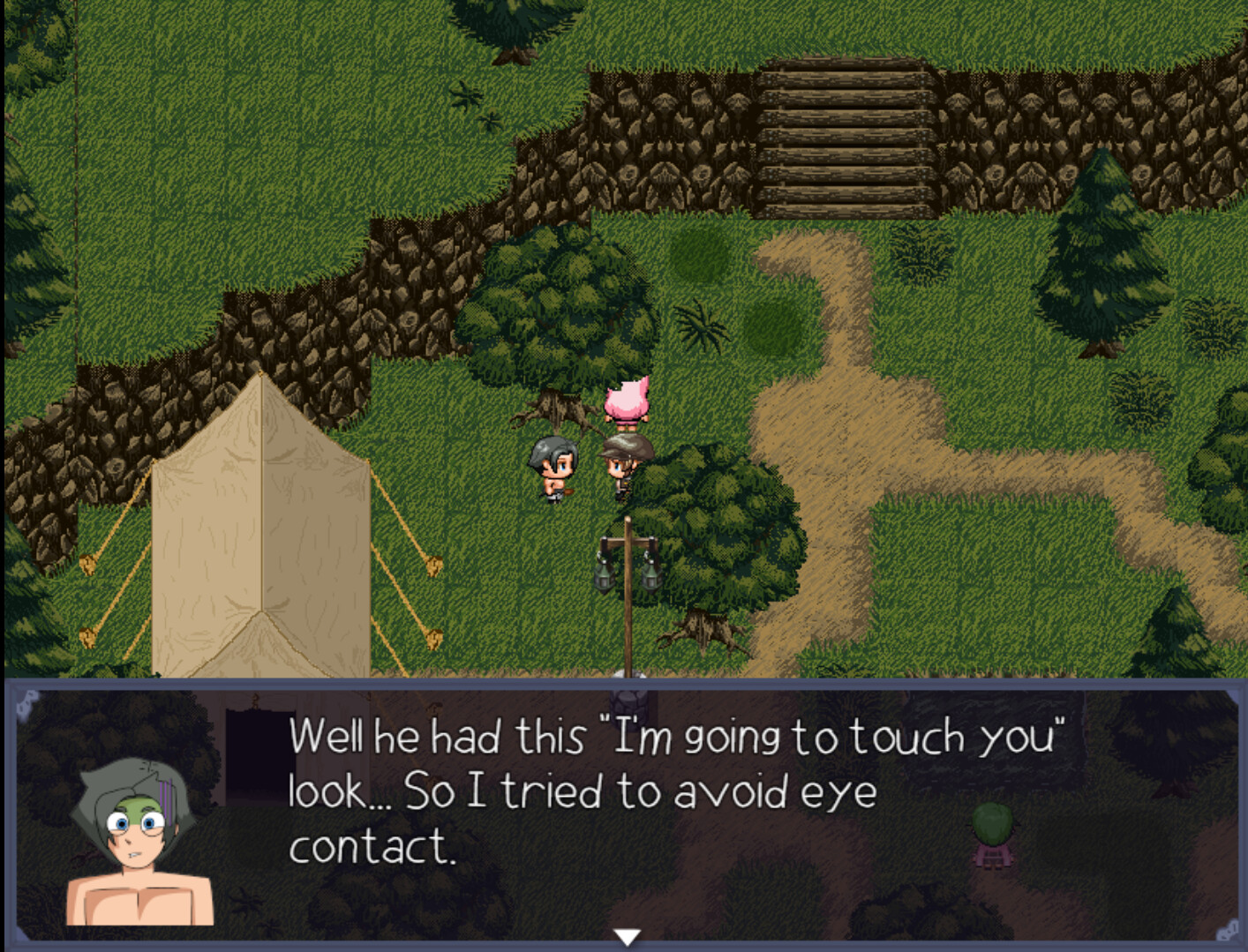Click a tent rope stake on the left
Screen dimensions: 1248x952
(88, 565)
